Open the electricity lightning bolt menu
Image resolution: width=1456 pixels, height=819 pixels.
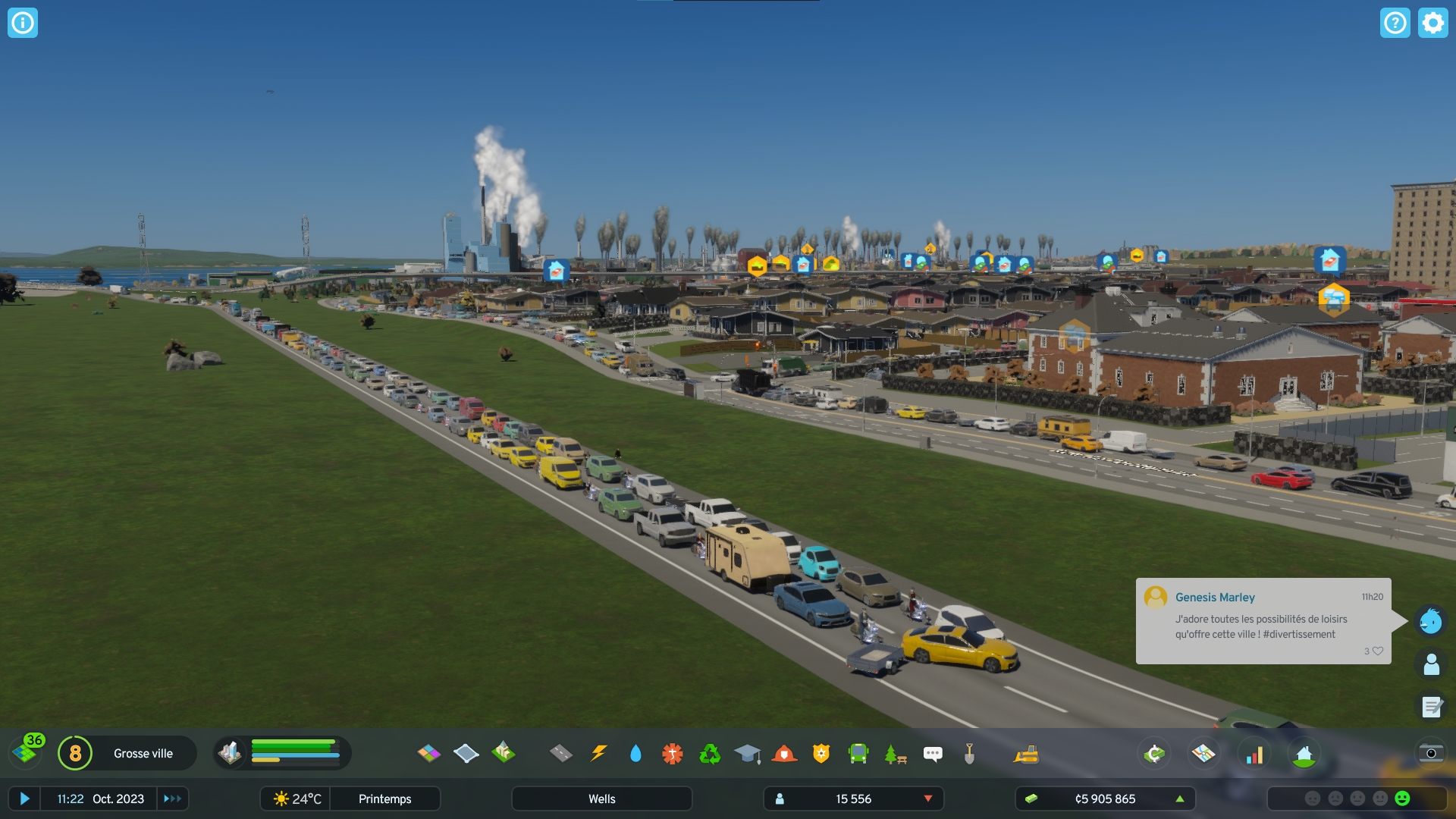coord(598,753)
